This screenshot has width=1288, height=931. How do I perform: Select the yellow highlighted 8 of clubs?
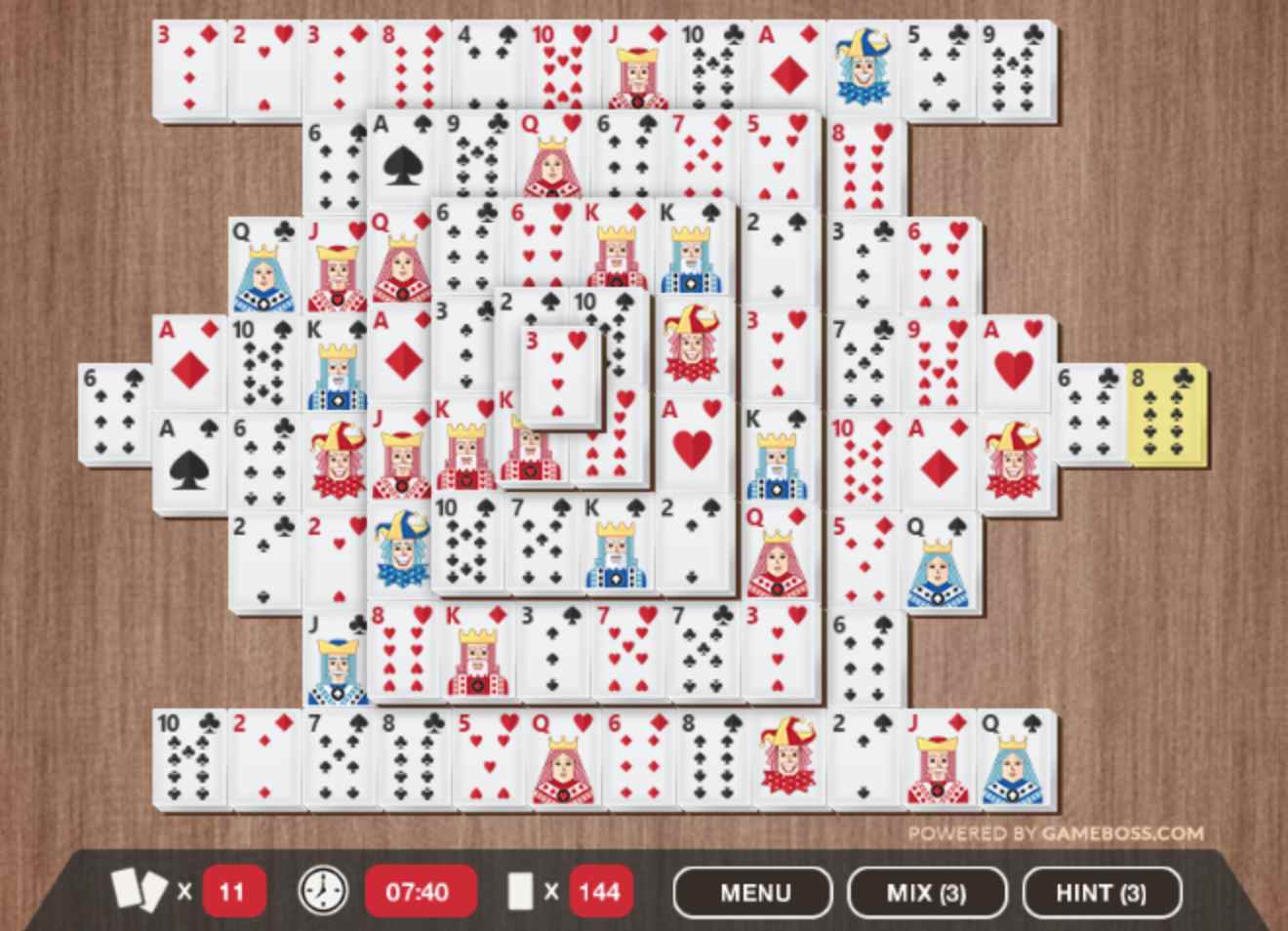click(x=1167, y=414)
